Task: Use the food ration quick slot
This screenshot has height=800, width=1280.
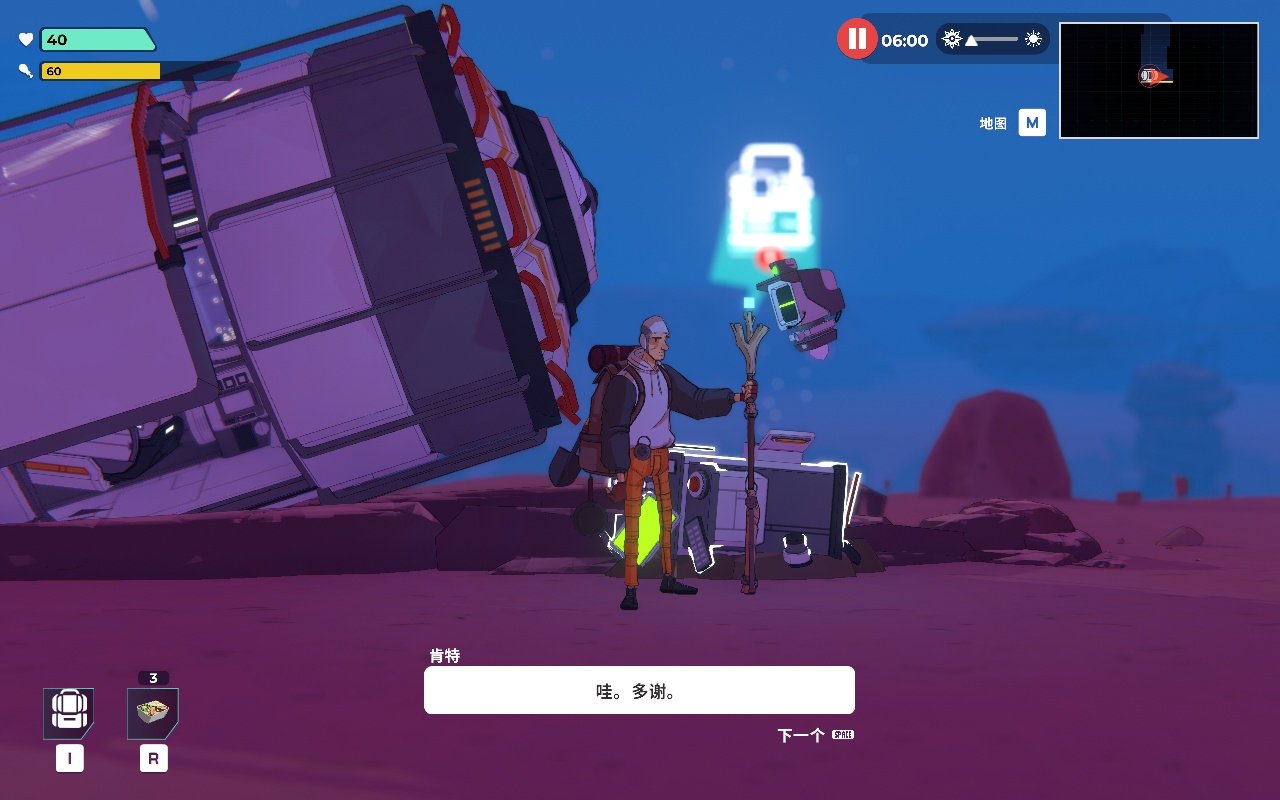Action: (153, 713)
